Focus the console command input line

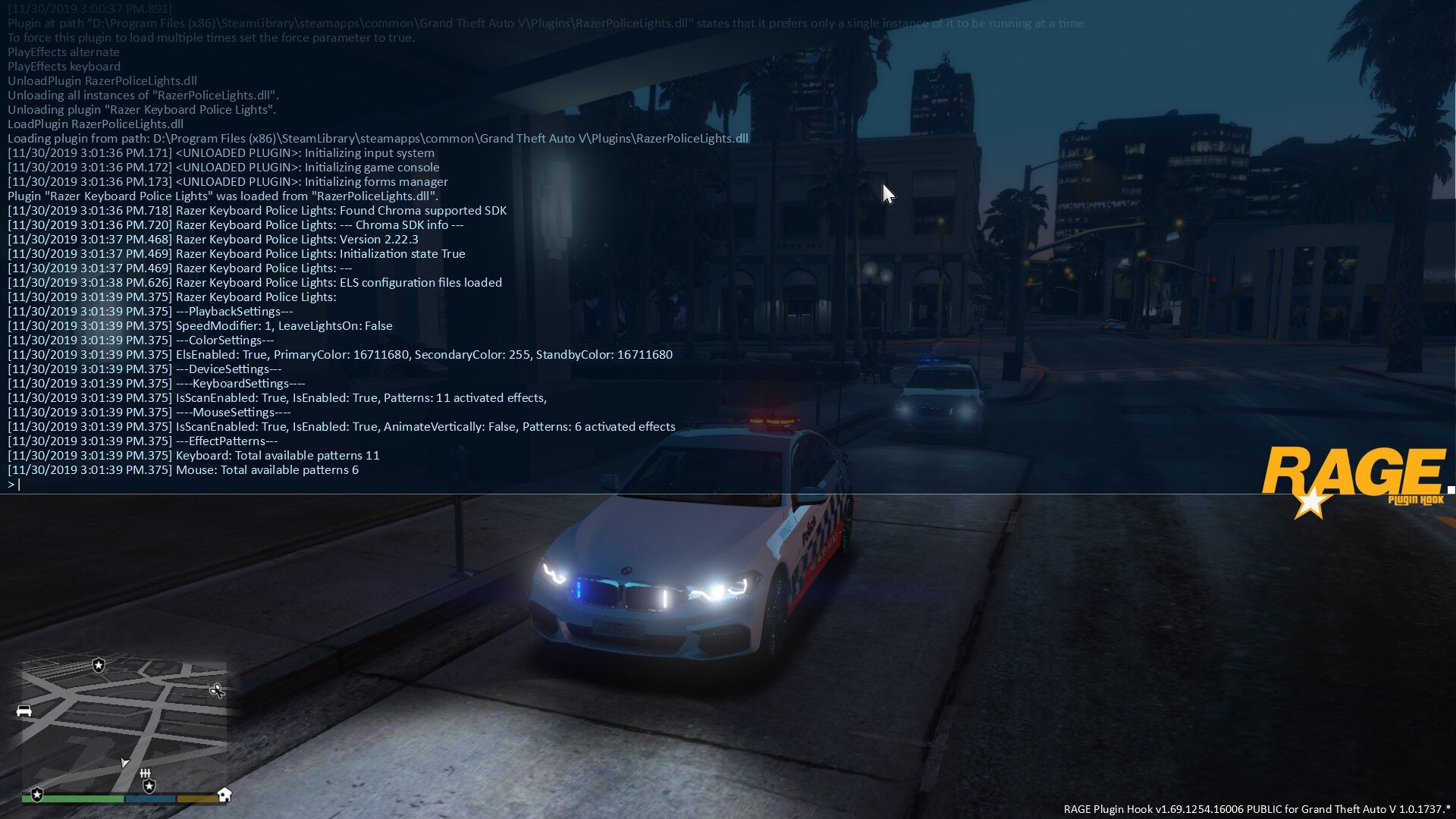pos(303,485)
